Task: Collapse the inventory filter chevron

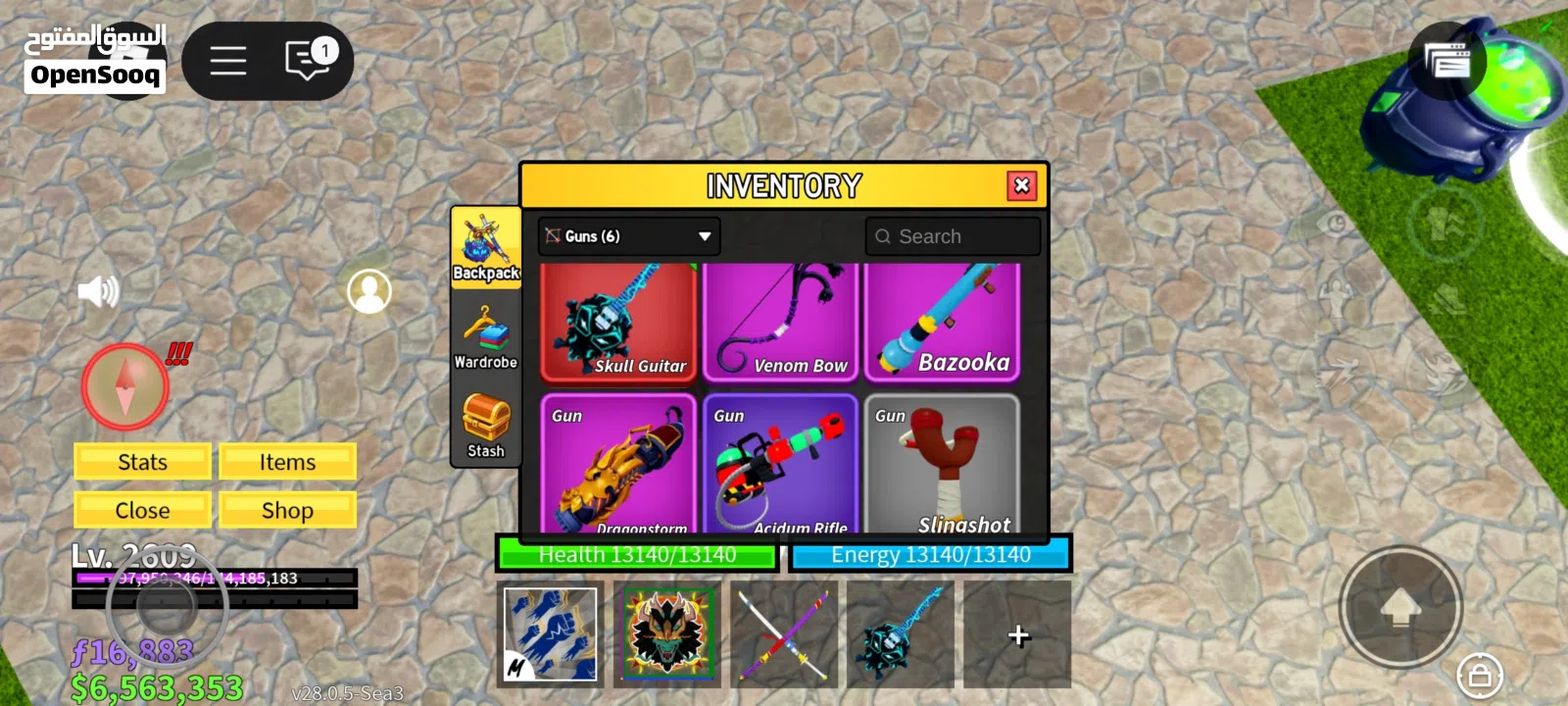Action: (704, 235)
